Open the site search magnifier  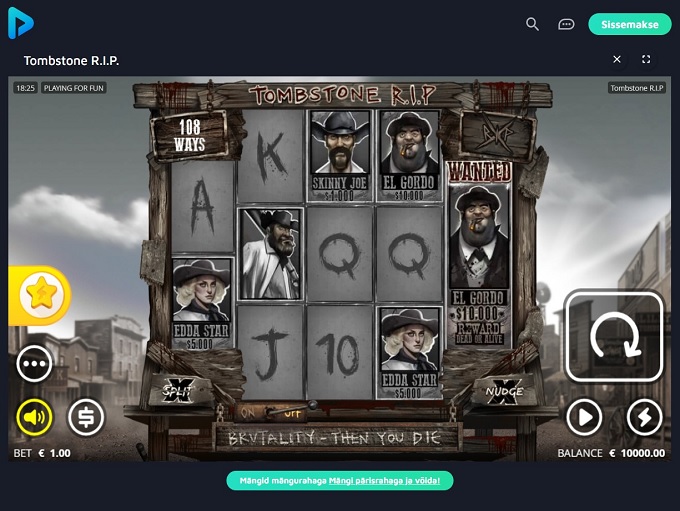[x=532, y=24]
